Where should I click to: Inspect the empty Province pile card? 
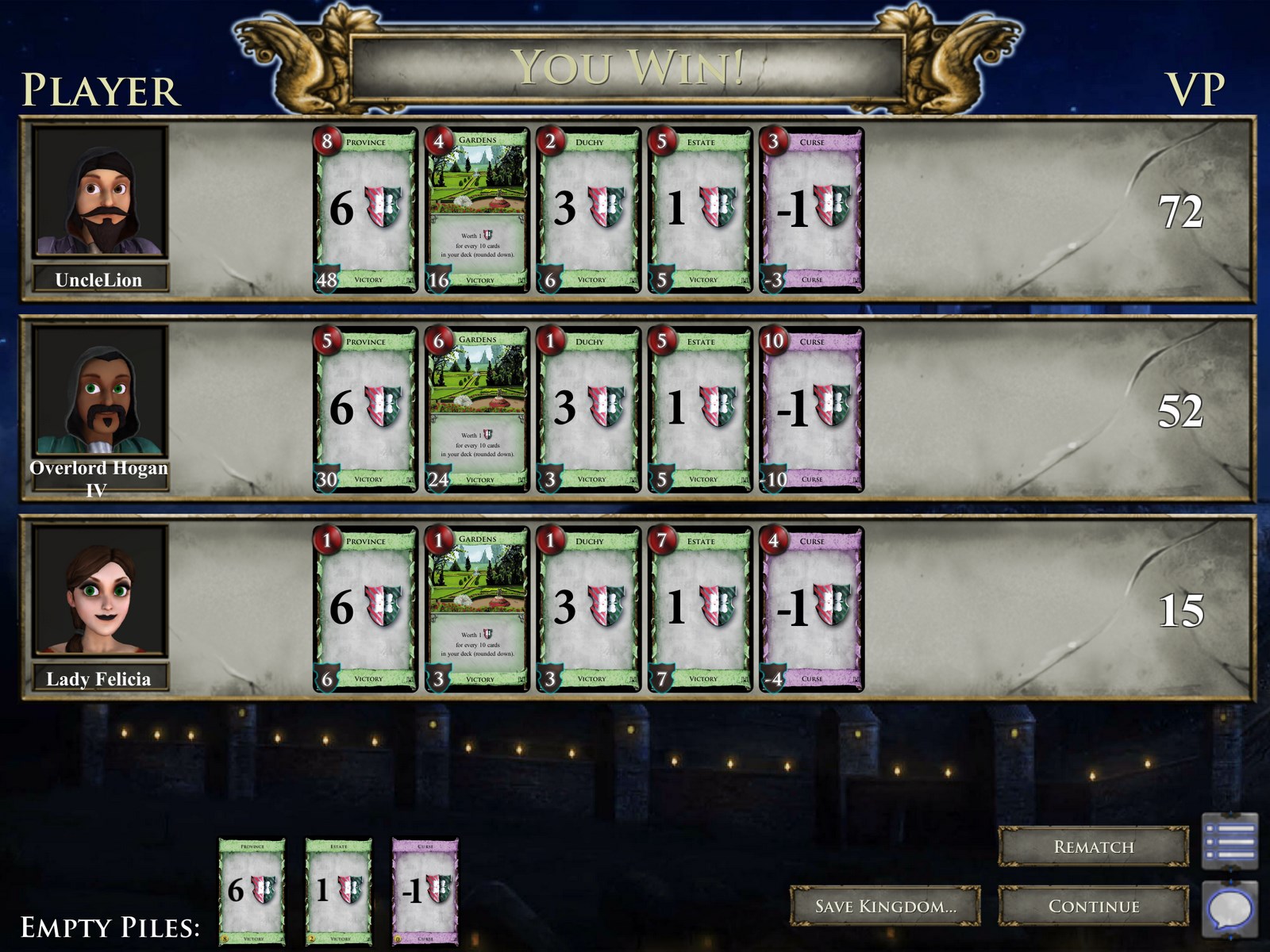tap(252, 891)
